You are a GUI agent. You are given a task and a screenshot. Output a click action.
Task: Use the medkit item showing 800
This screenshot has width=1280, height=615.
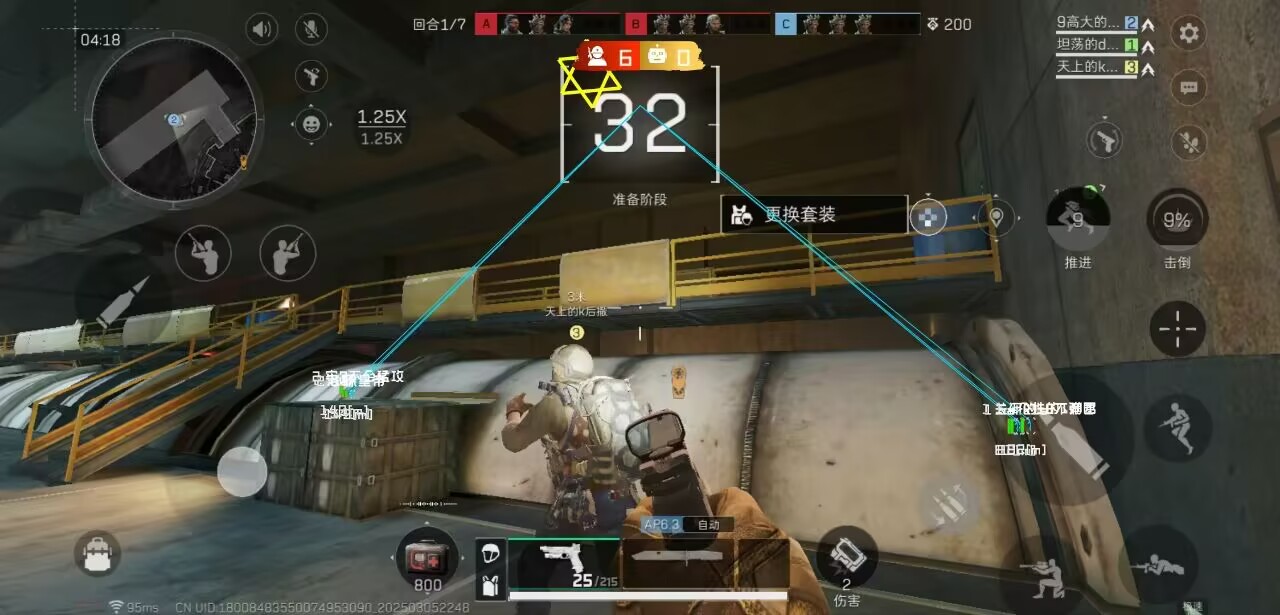pyautogui.click(x=427, y=558)
